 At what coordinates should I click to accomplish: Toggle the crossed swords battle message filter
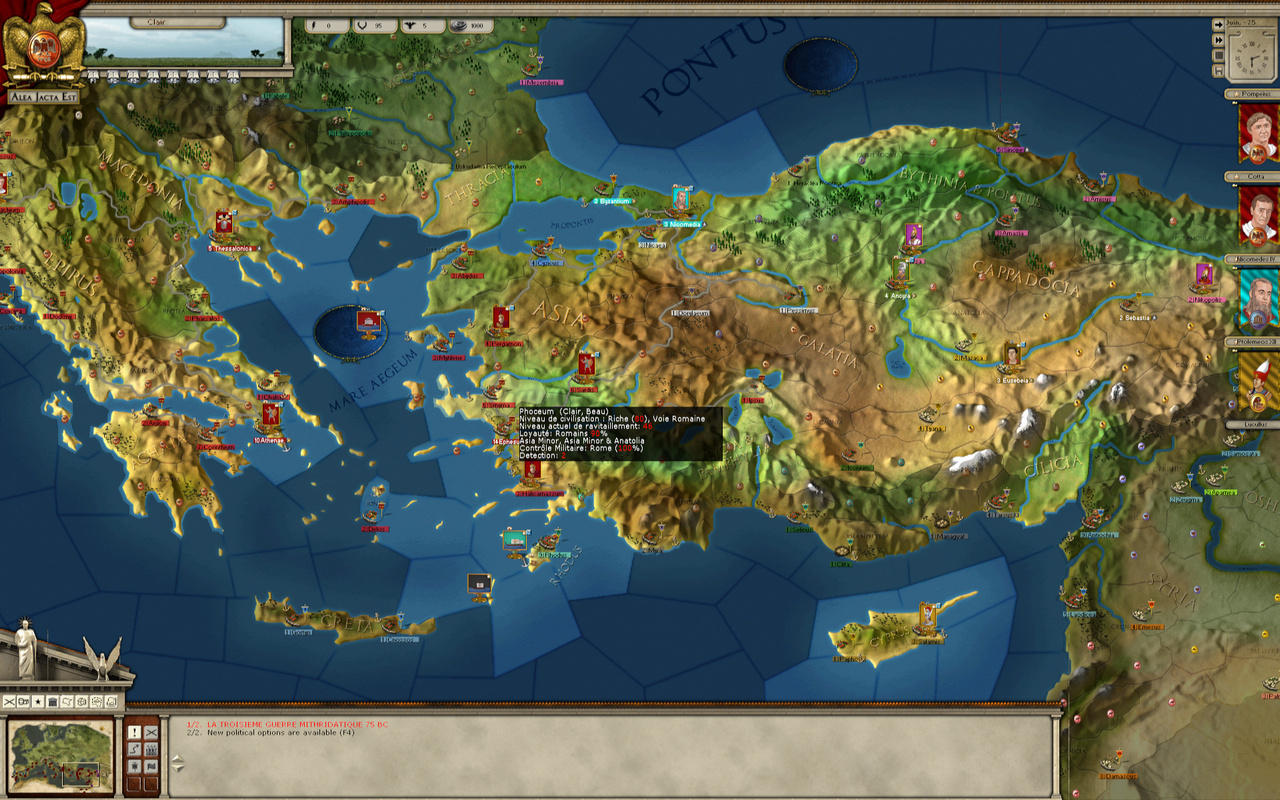tap(150, 732)
